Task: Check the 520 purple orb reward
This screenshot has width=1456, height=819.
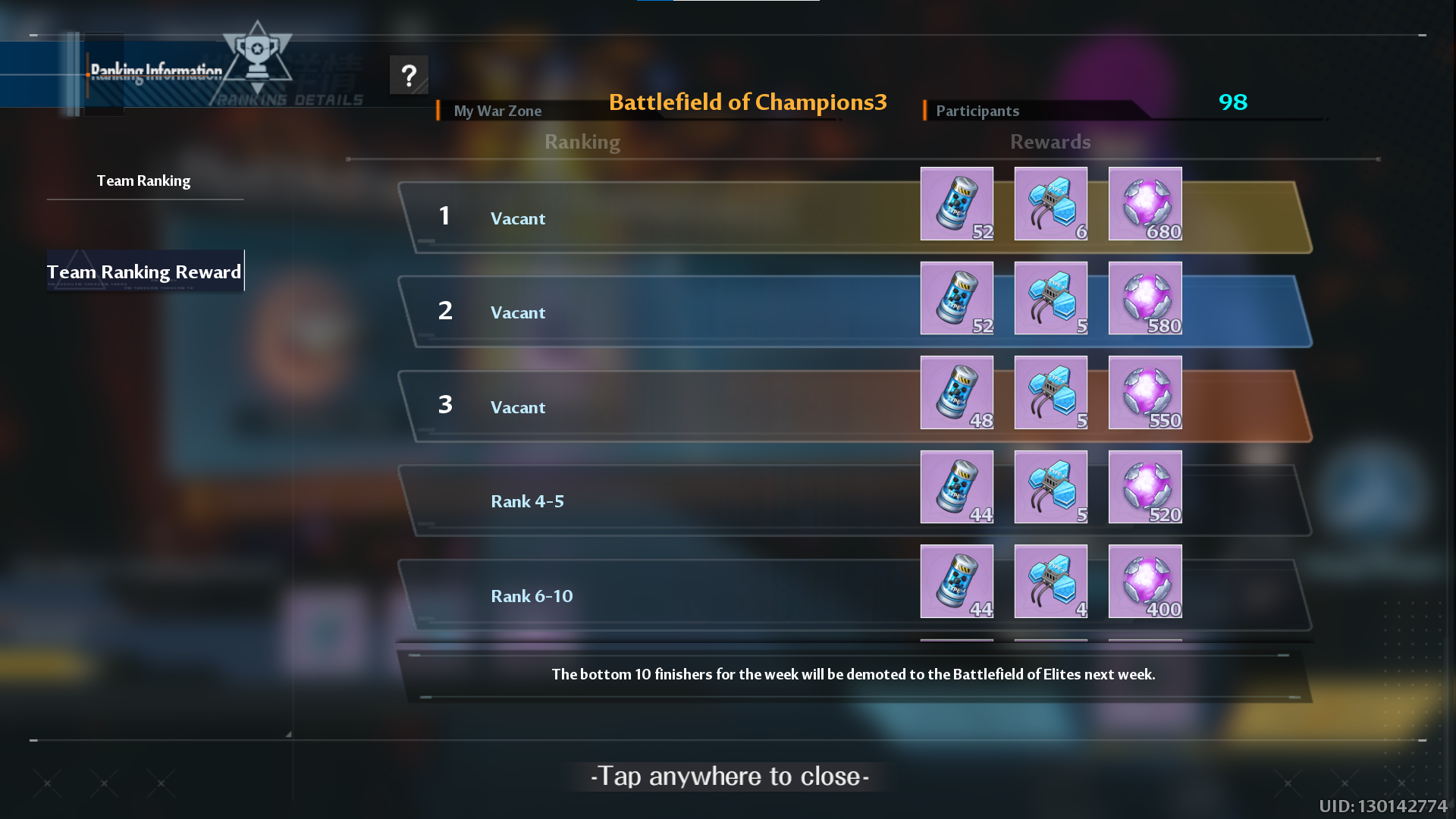Action: 1144,487
